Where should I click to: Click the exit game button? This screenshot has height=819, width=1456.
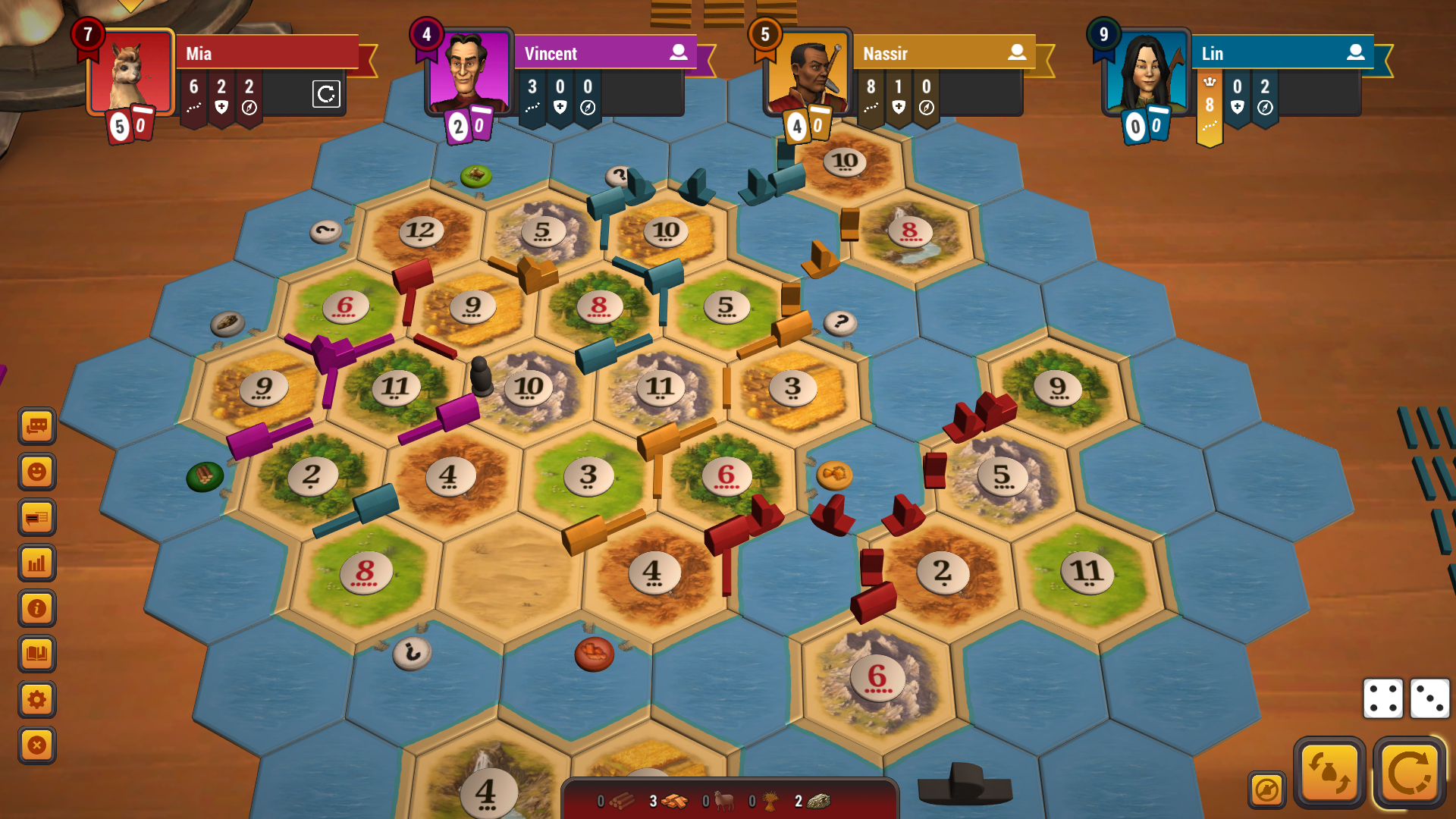[x=37, y=745]
